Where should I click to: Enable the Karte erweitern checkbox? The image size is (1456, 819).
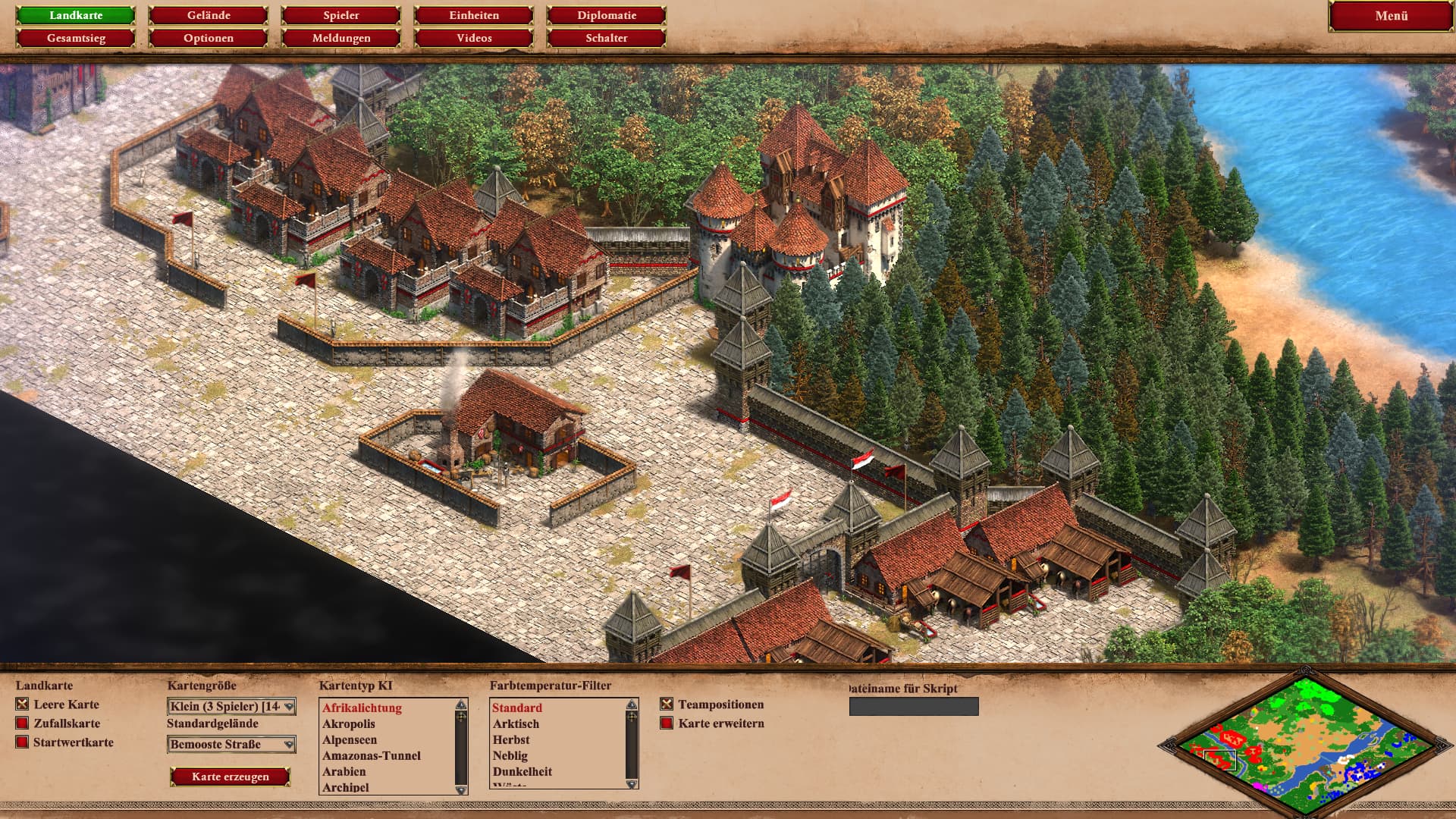tap(667, 723)
